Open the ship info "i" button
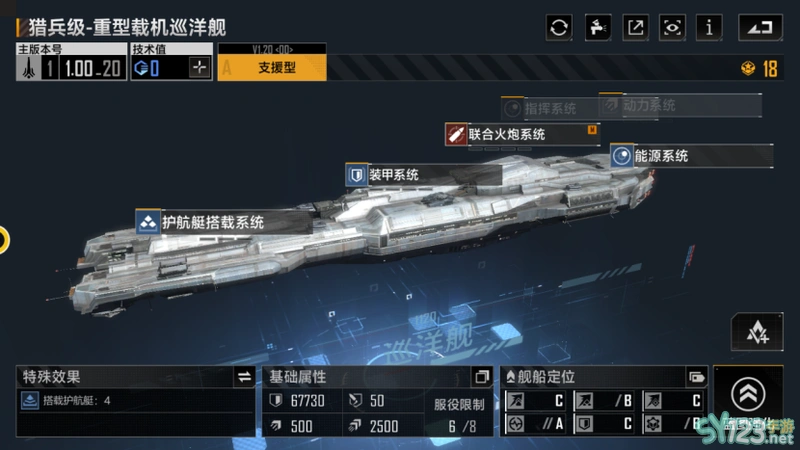This screenshot has height=450, width=800. pos(710,27)
